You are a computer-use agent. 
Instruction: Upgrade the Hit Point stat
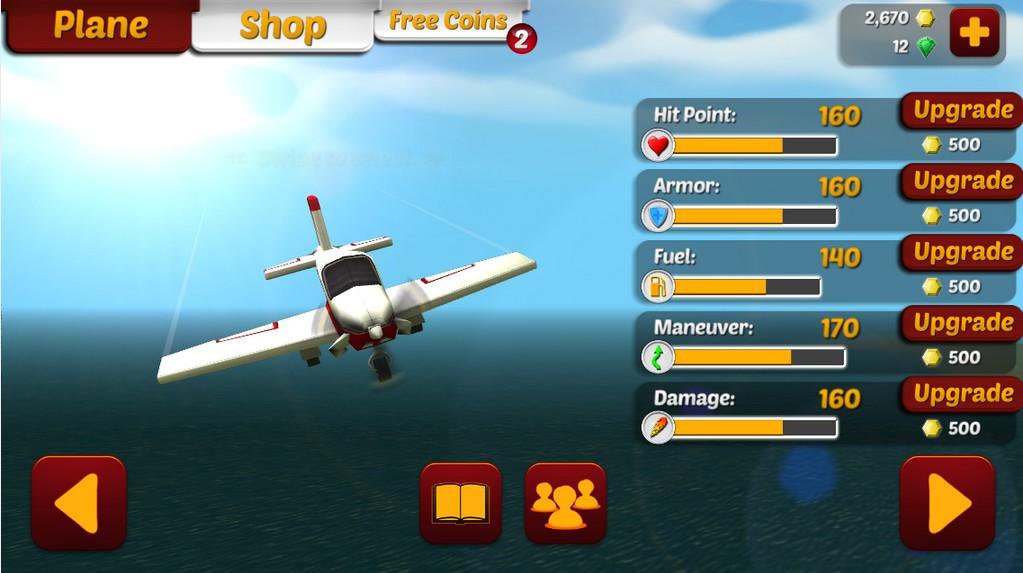point(962,111)
